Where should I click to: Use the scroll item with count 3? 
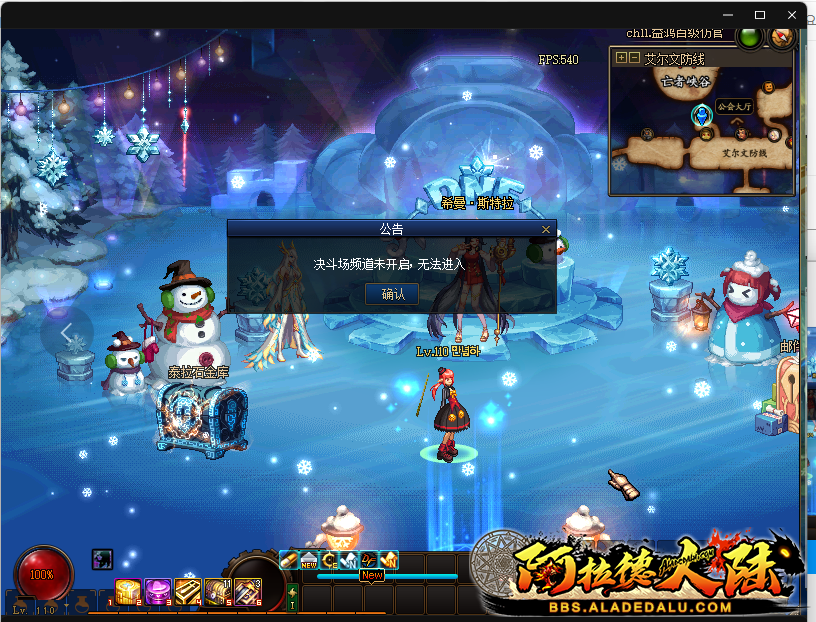click(x=247, y=592)
